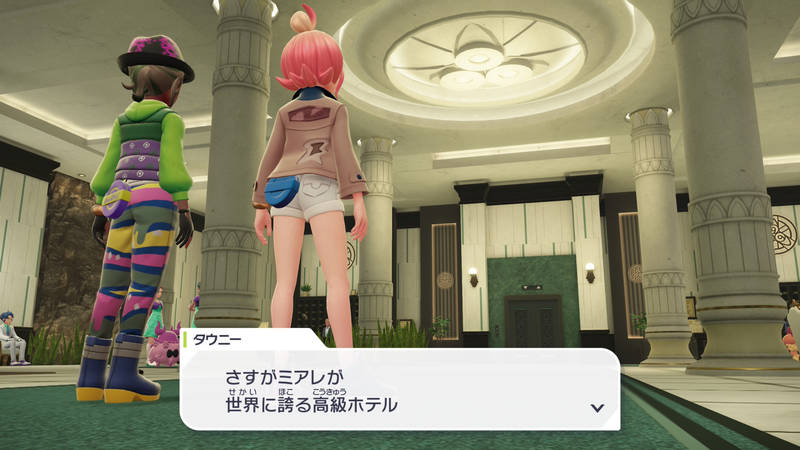Advance dialogue with the down arrow

[597, 408]
